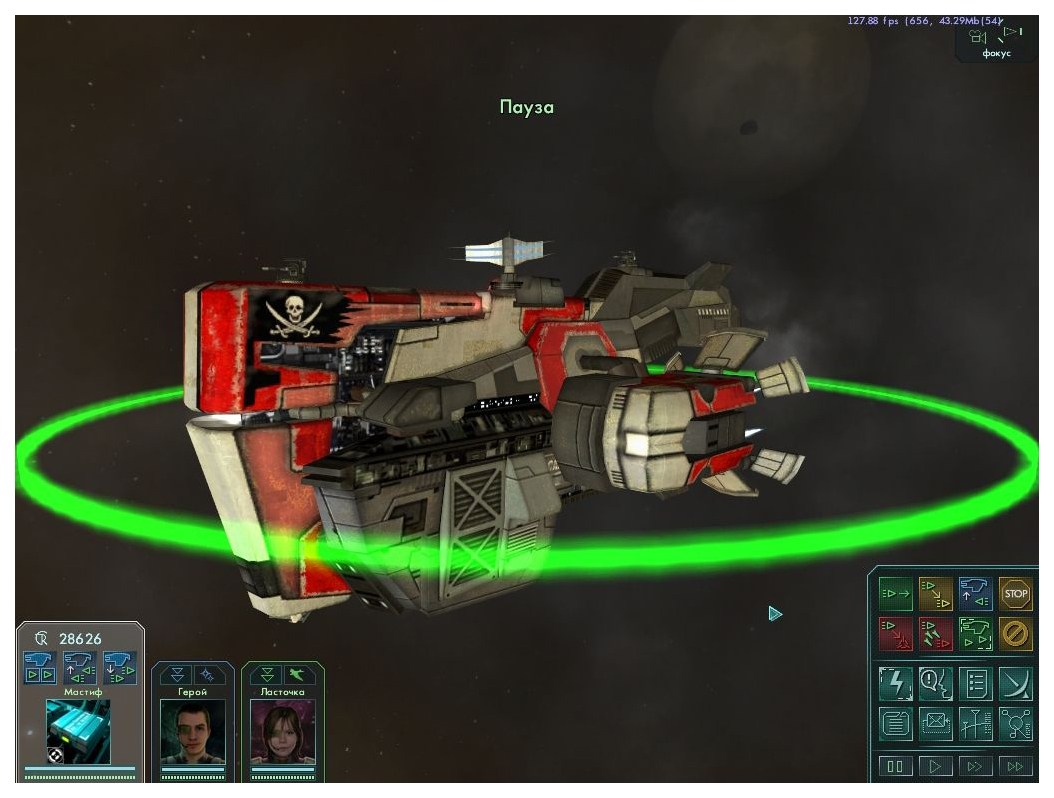Viewport: 1054px width, 798px height.
Task: Click the STOP order button
Action: click(x=1015, y=594)
